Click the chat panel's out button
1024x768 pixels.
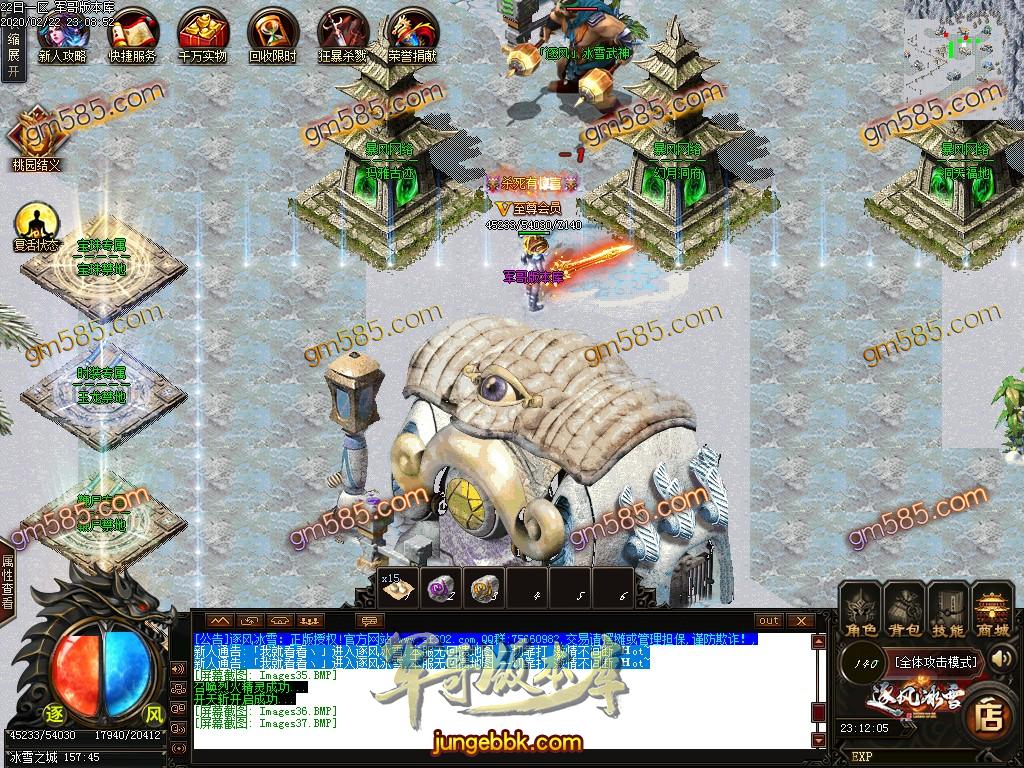(x=768, y=621)
